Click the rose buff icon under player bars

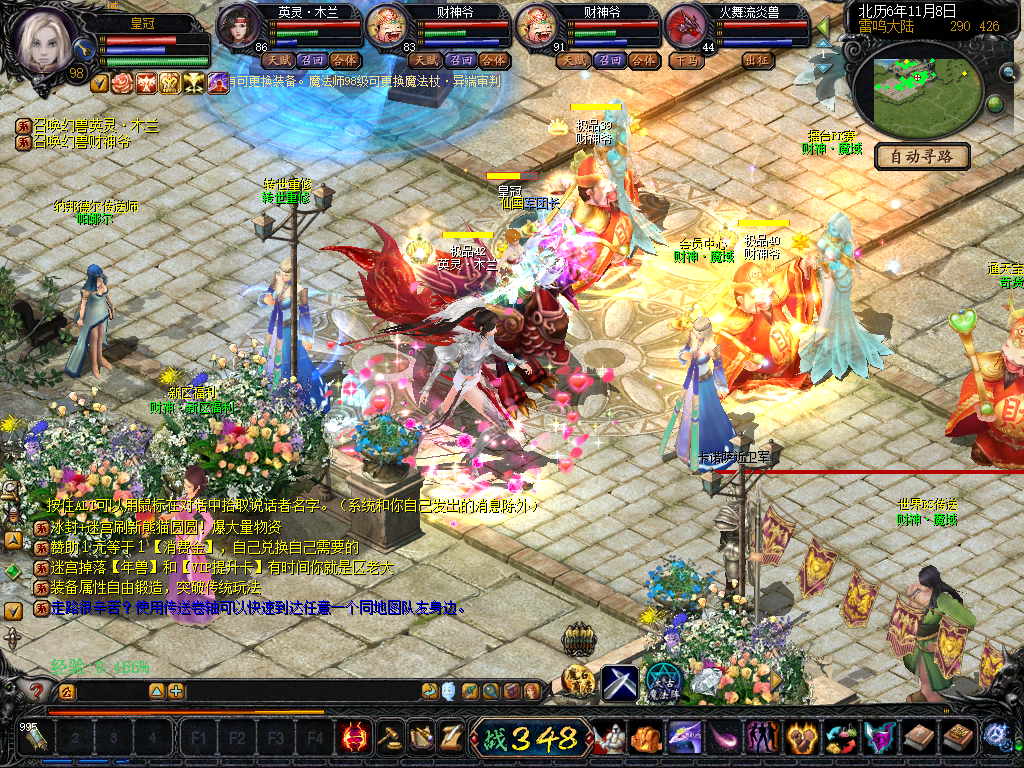pyautogui.click(x=122, y=83)
